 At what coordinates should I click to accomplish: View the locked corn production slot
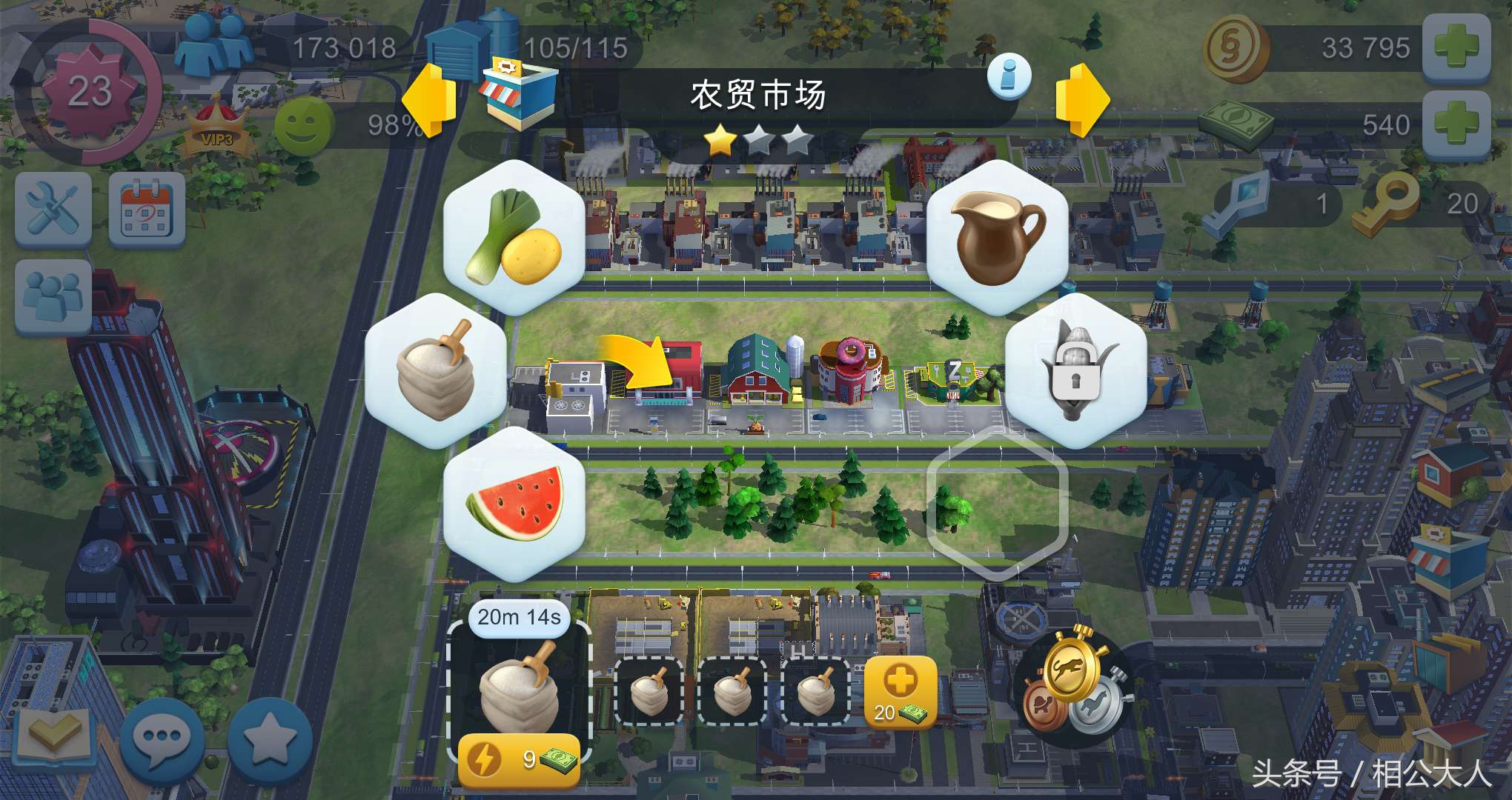coord(1075,370)
